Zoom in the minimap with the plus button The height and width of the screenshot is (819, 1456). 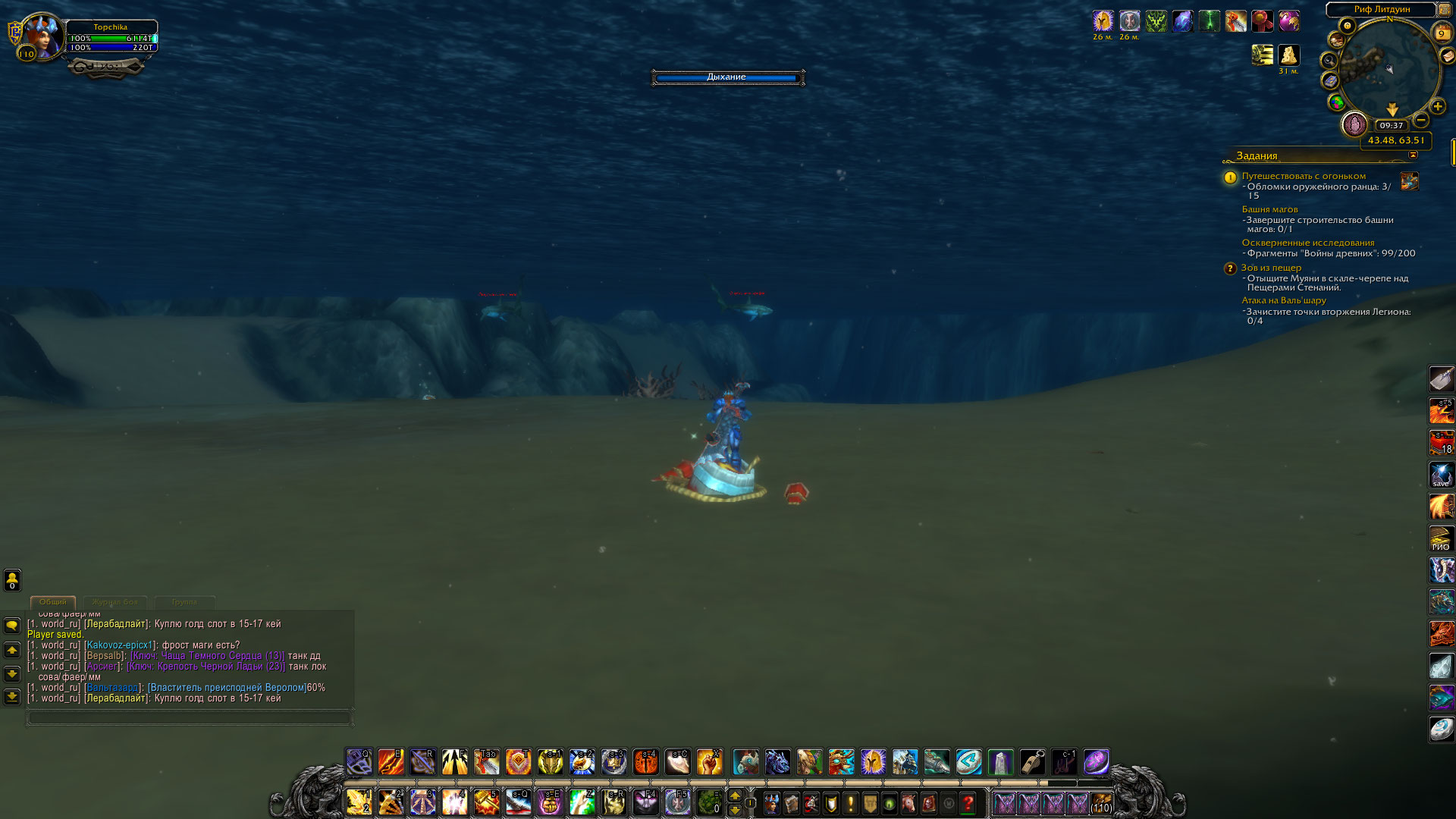[1437, 107]
